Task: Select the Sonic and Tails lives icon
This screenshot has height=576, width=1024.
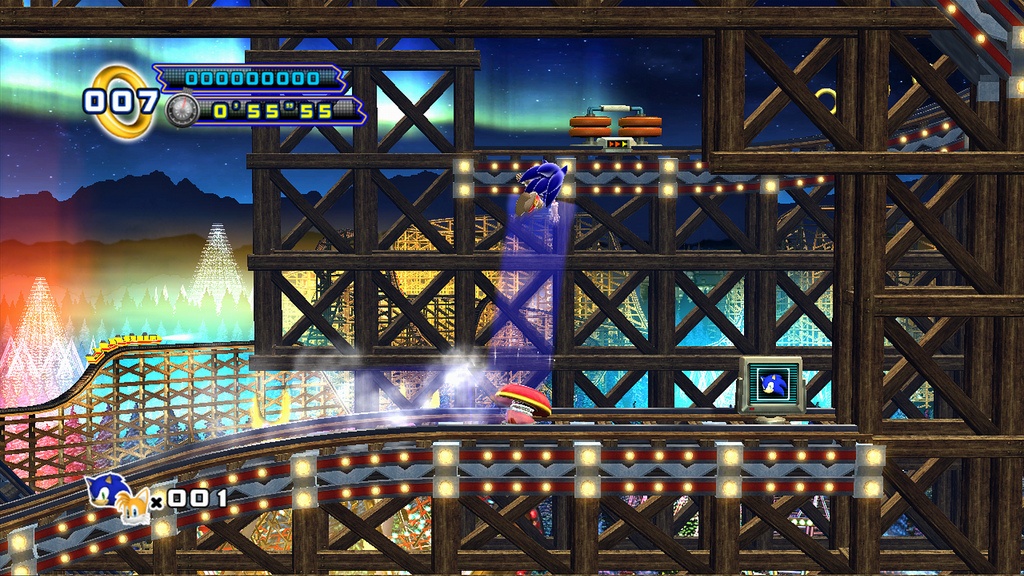Action: 117,494
